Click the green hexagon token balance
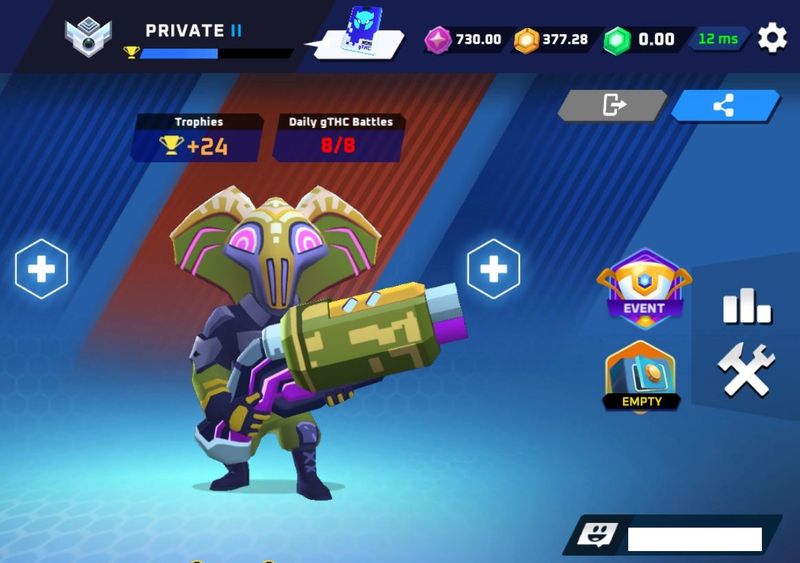 641,40
